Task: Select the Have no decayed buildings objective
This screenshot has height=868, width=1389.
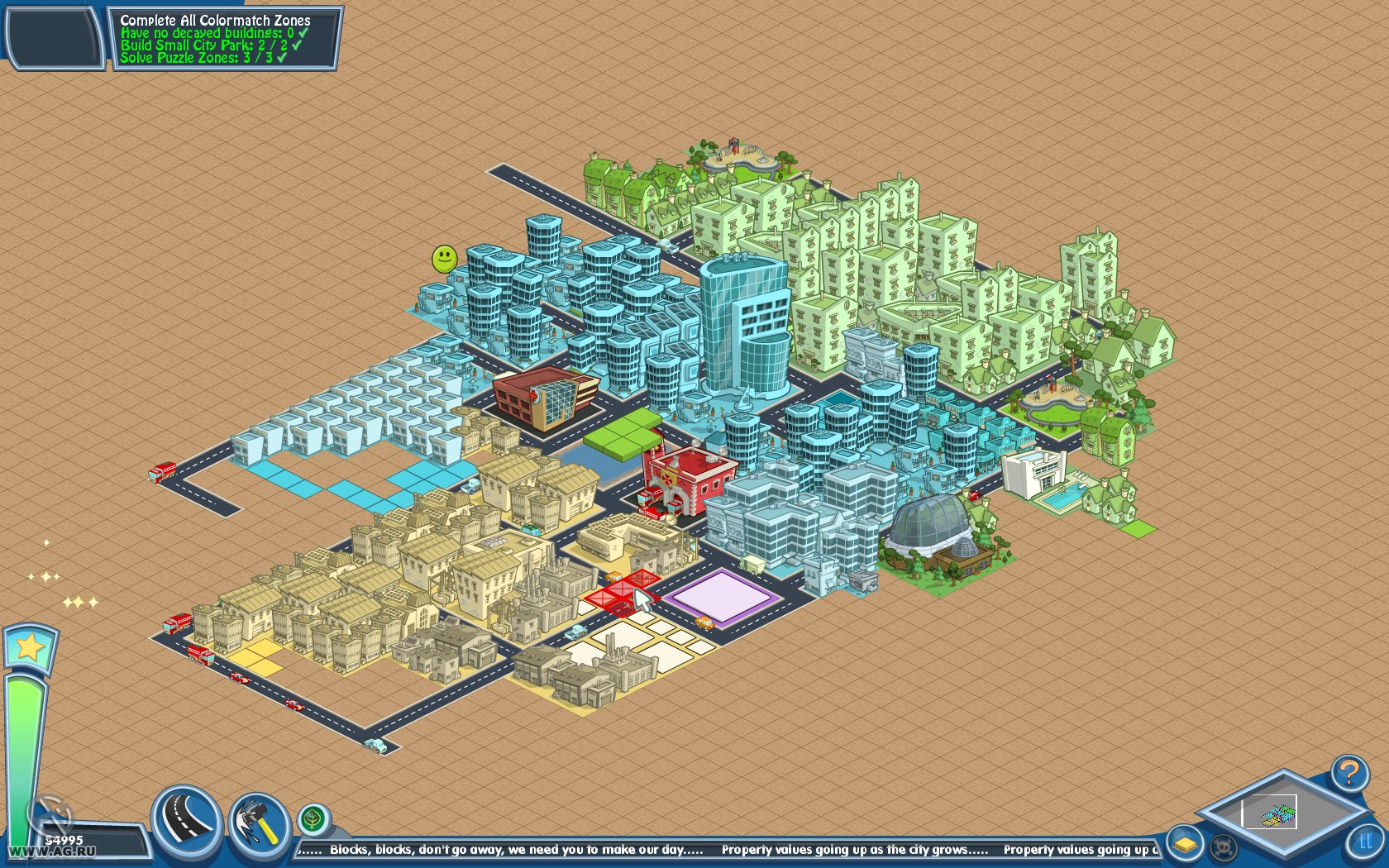Action: point(207,33)
